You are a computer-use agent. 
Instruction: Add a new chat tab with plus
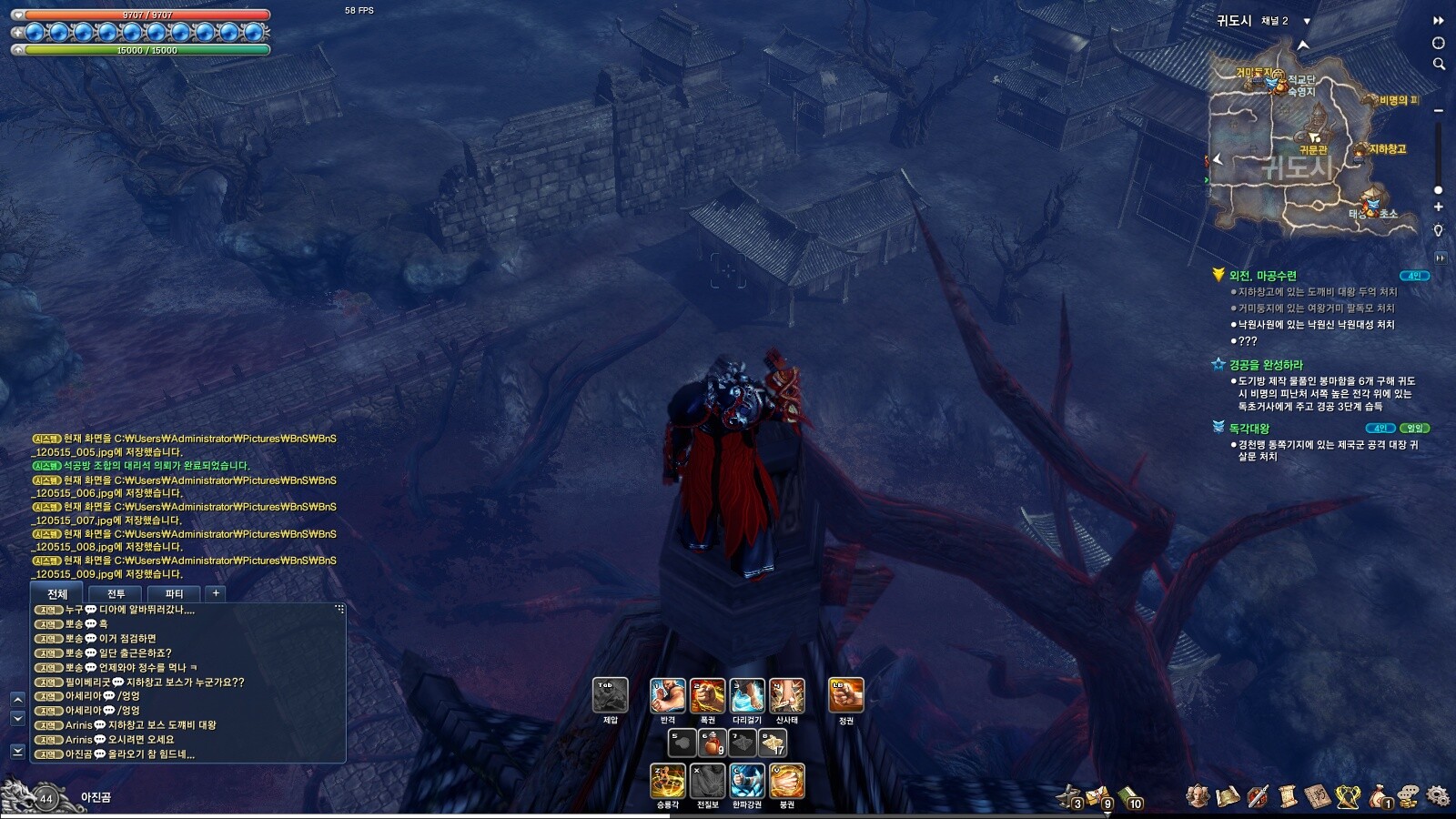pos(216,593)
